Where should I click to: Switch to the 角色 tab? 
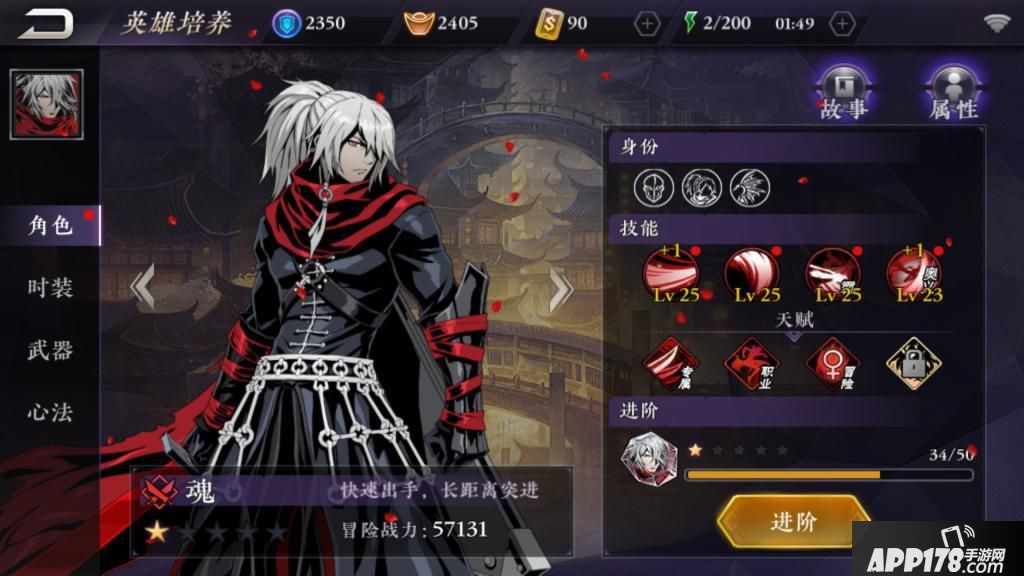click(50, 226)
